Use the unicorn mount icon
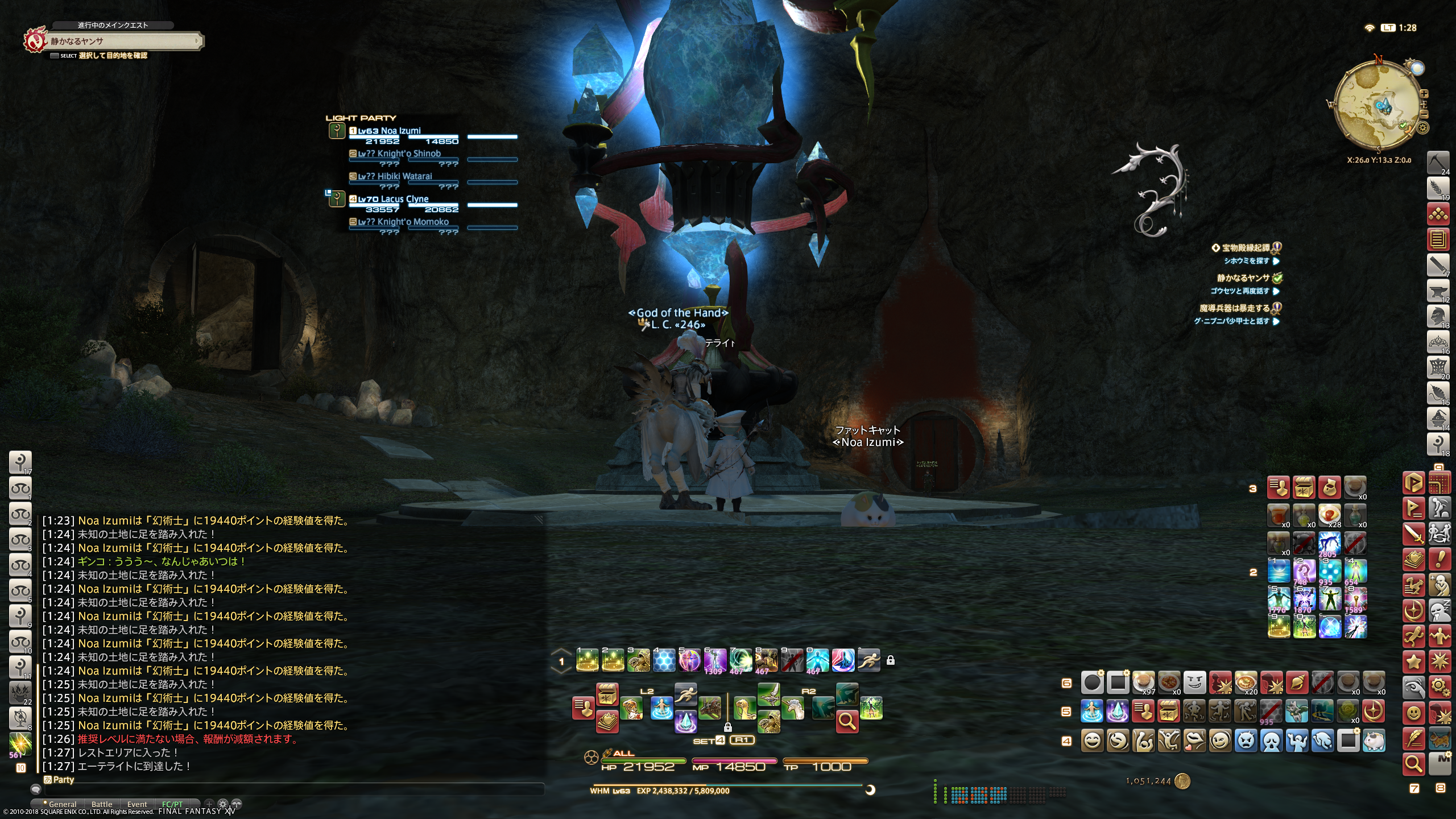The height and width of the screenshot is (819, 1456). tap(793, 709)
